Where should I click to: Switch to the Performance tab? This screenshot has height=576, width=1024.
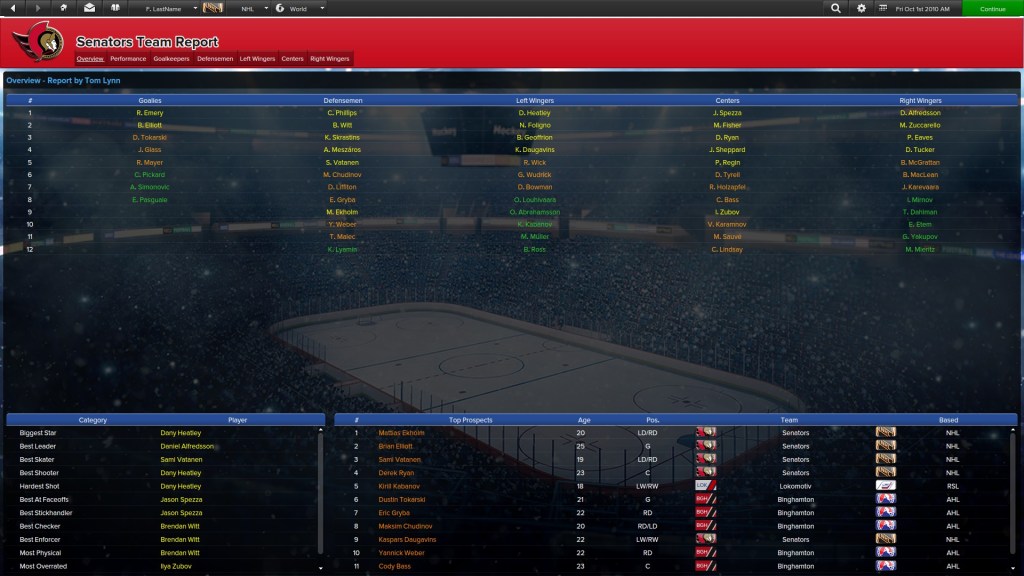pos(128,59)
